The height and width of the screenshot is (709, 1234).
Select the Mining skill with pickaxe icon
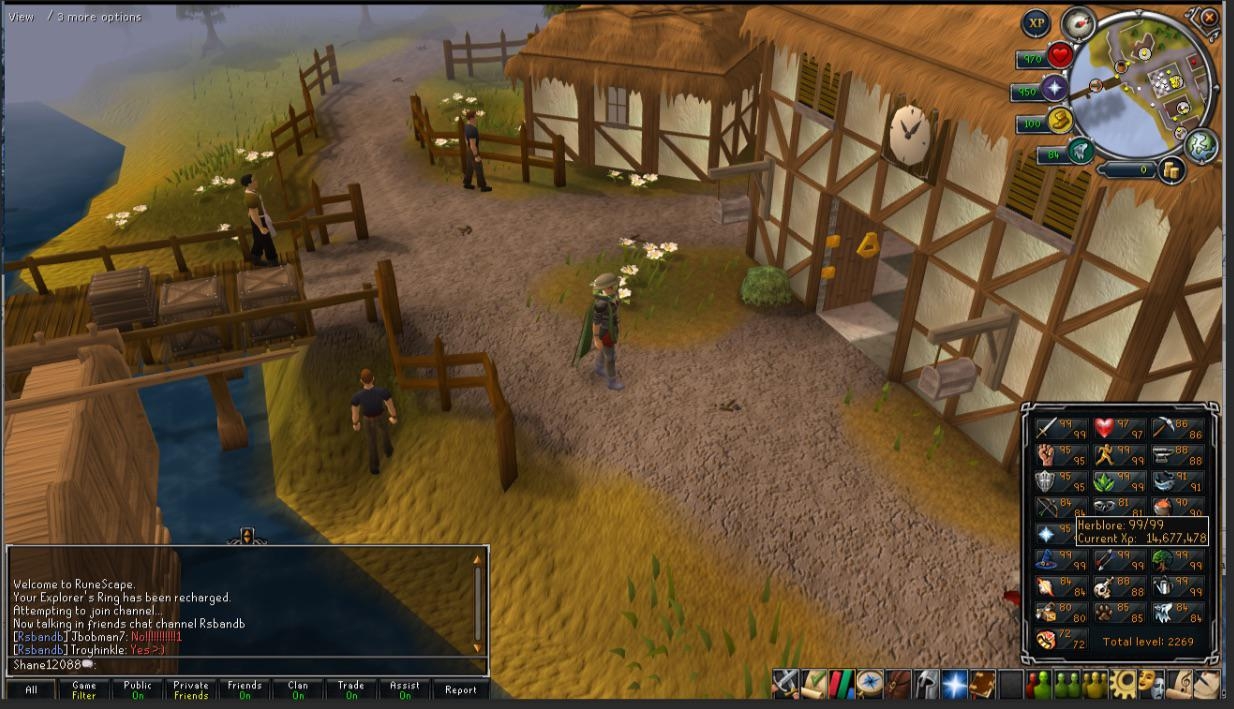tap(1163, 428)
